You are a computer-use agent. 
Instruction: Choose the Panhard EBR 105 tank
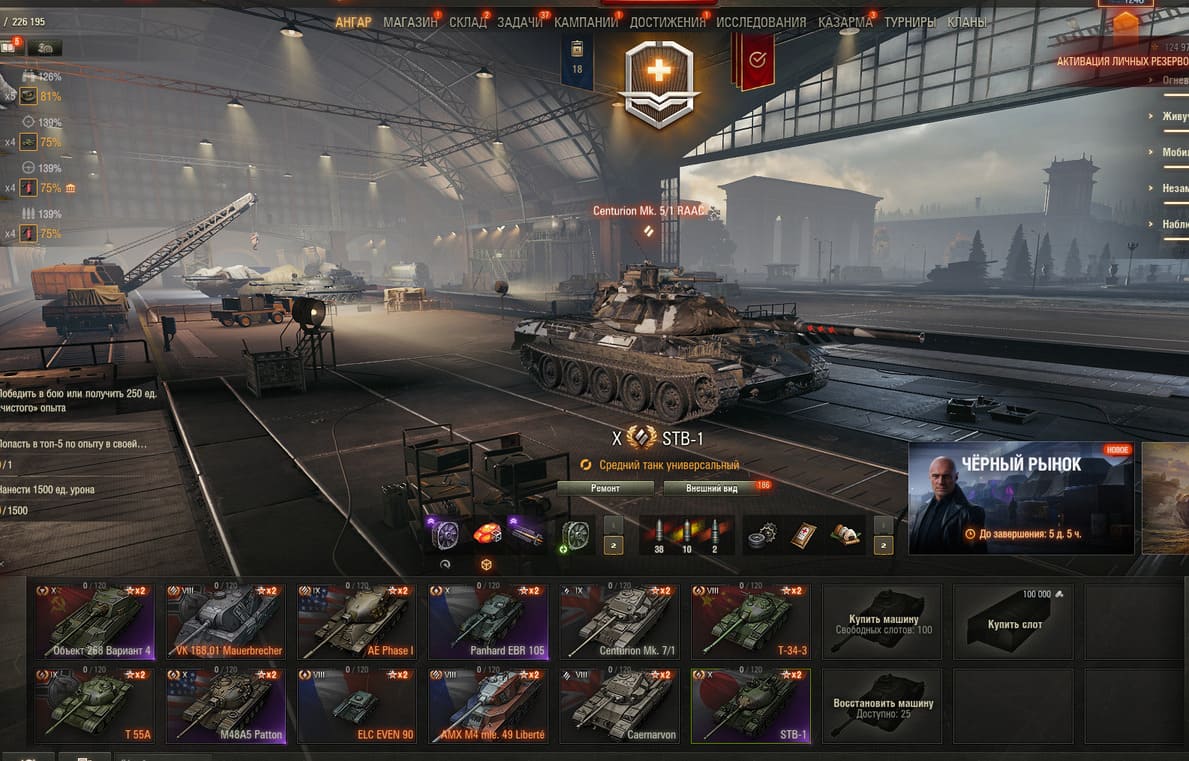click(488, 621)
